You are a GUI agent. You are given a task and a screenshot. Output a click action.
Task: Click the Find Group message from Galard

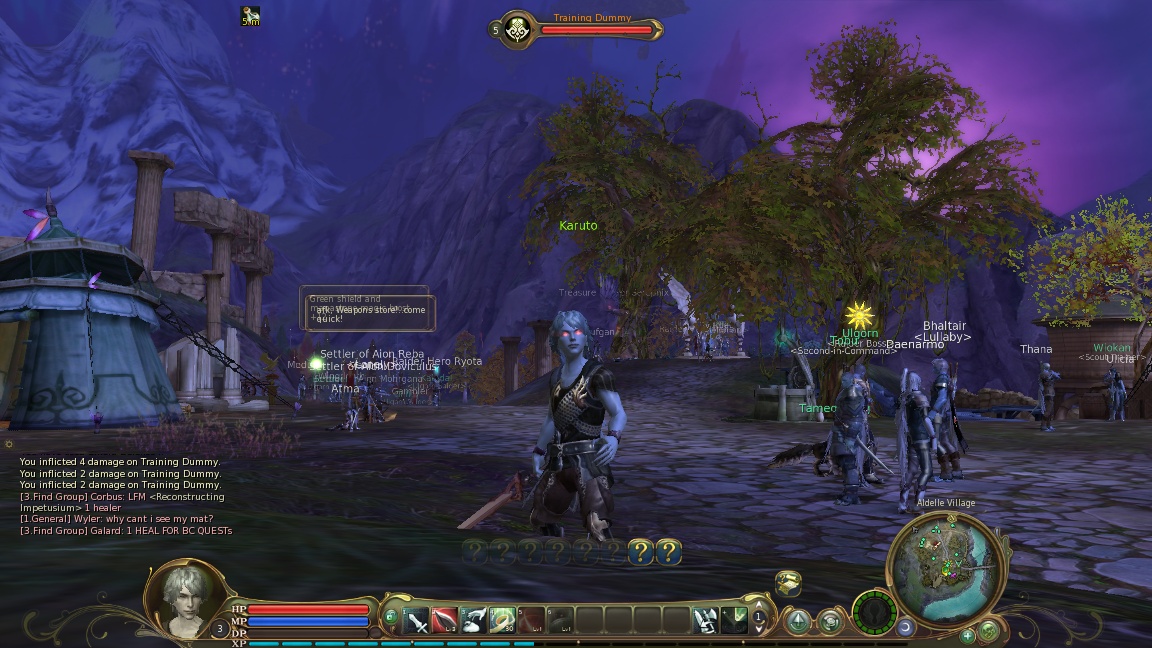[126, 531]
